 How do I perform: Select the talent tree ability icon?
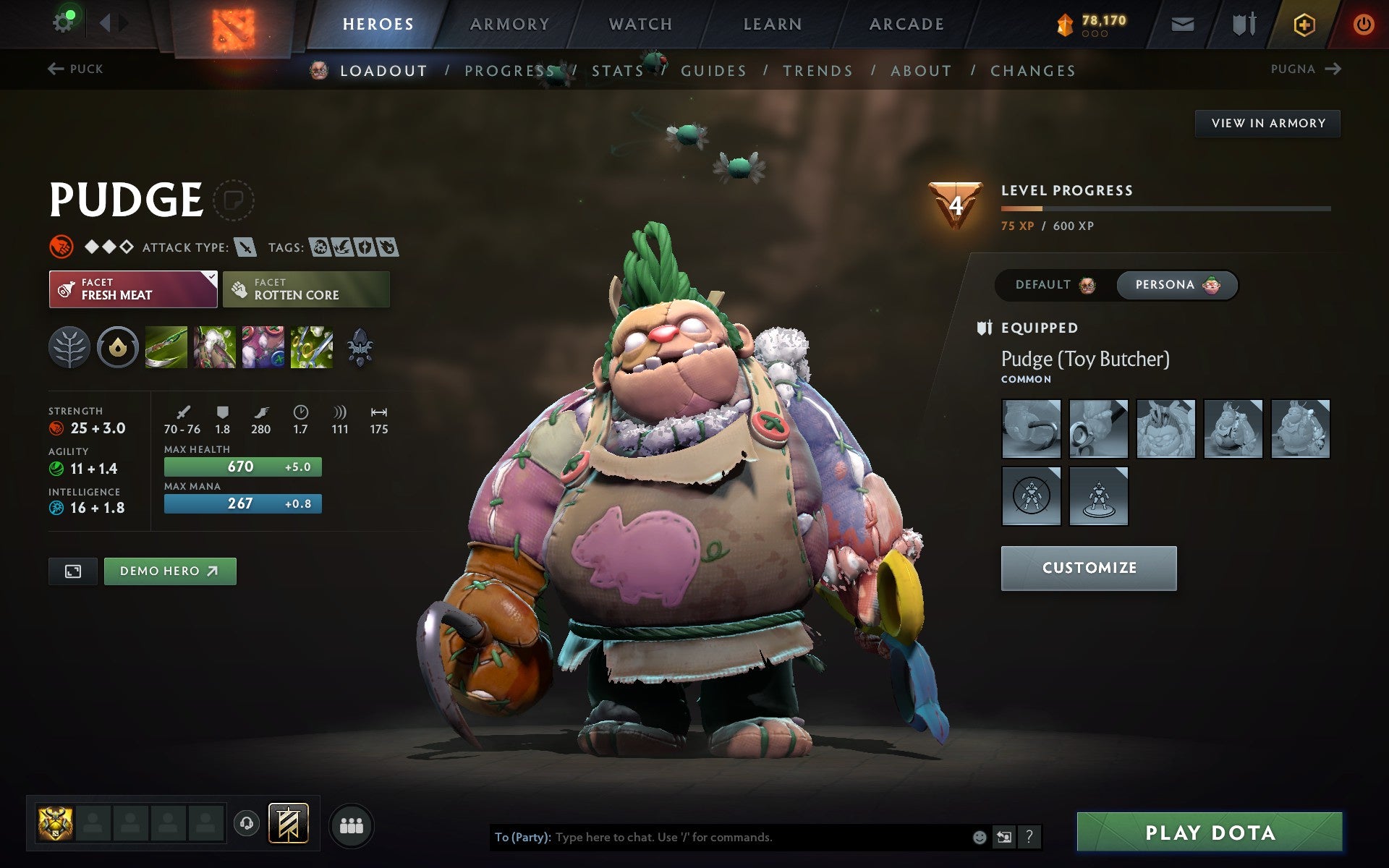pos(69,347)
